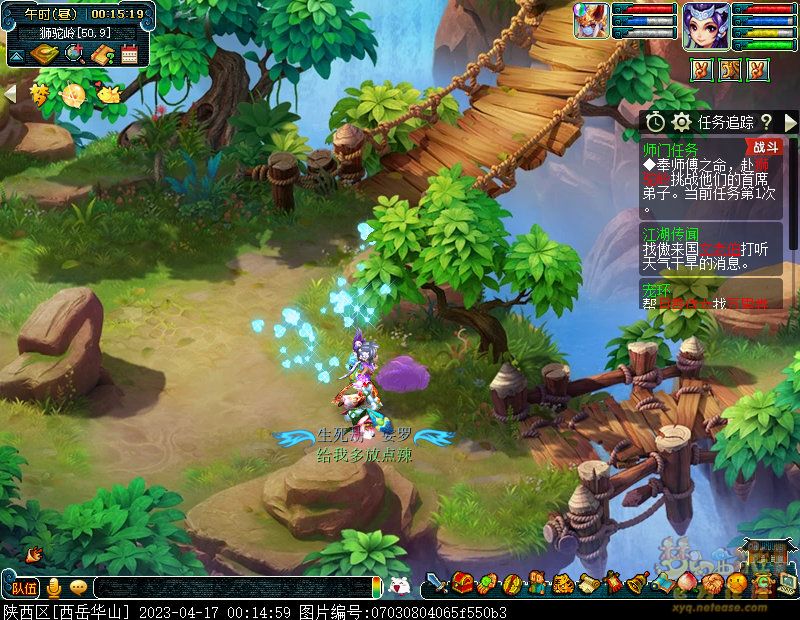Switch the chat channel via 队伍 button

coord(25,587)
